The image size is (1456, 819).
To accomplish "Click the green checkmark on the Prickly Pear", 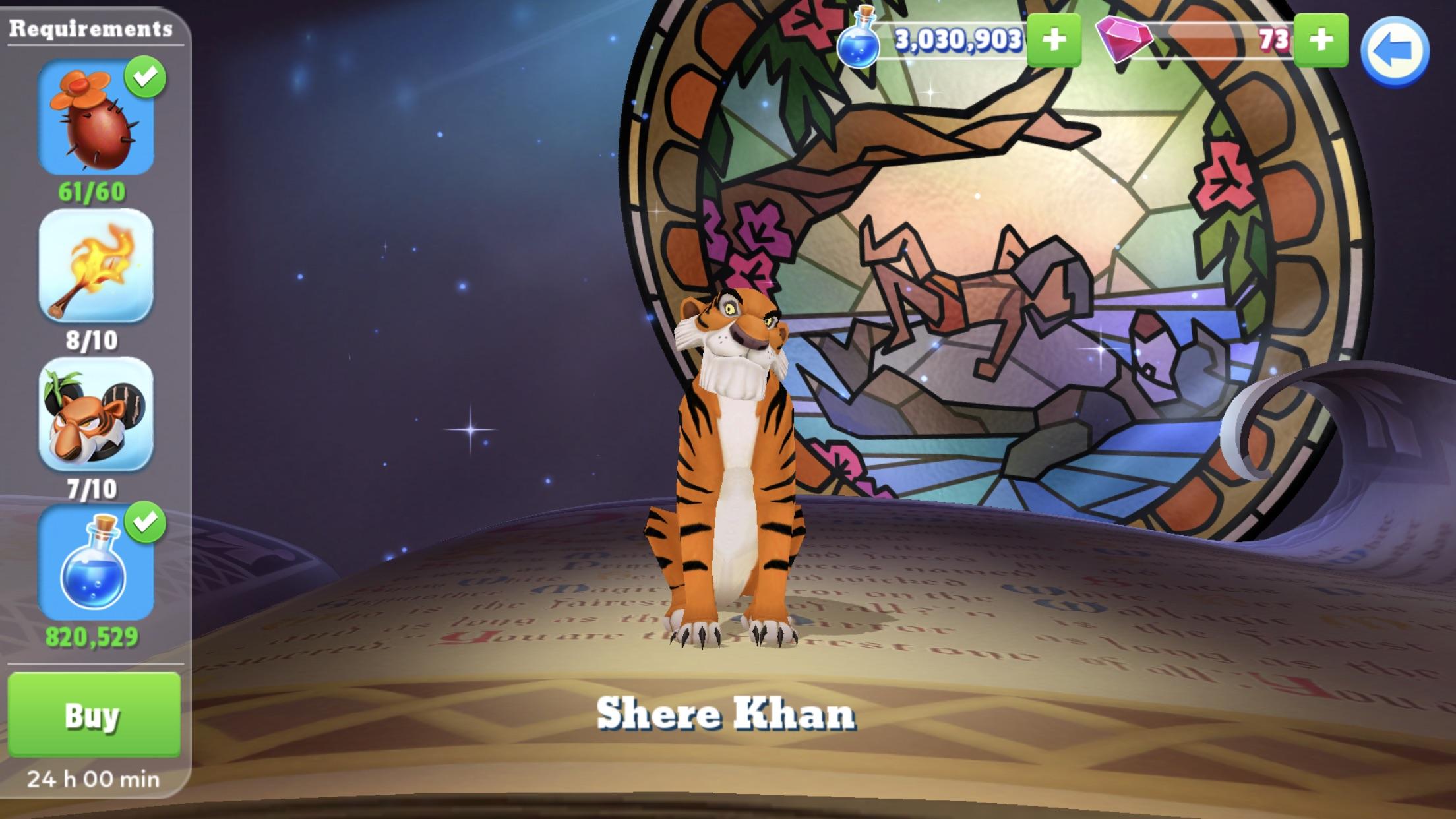I will coord(146,76).
